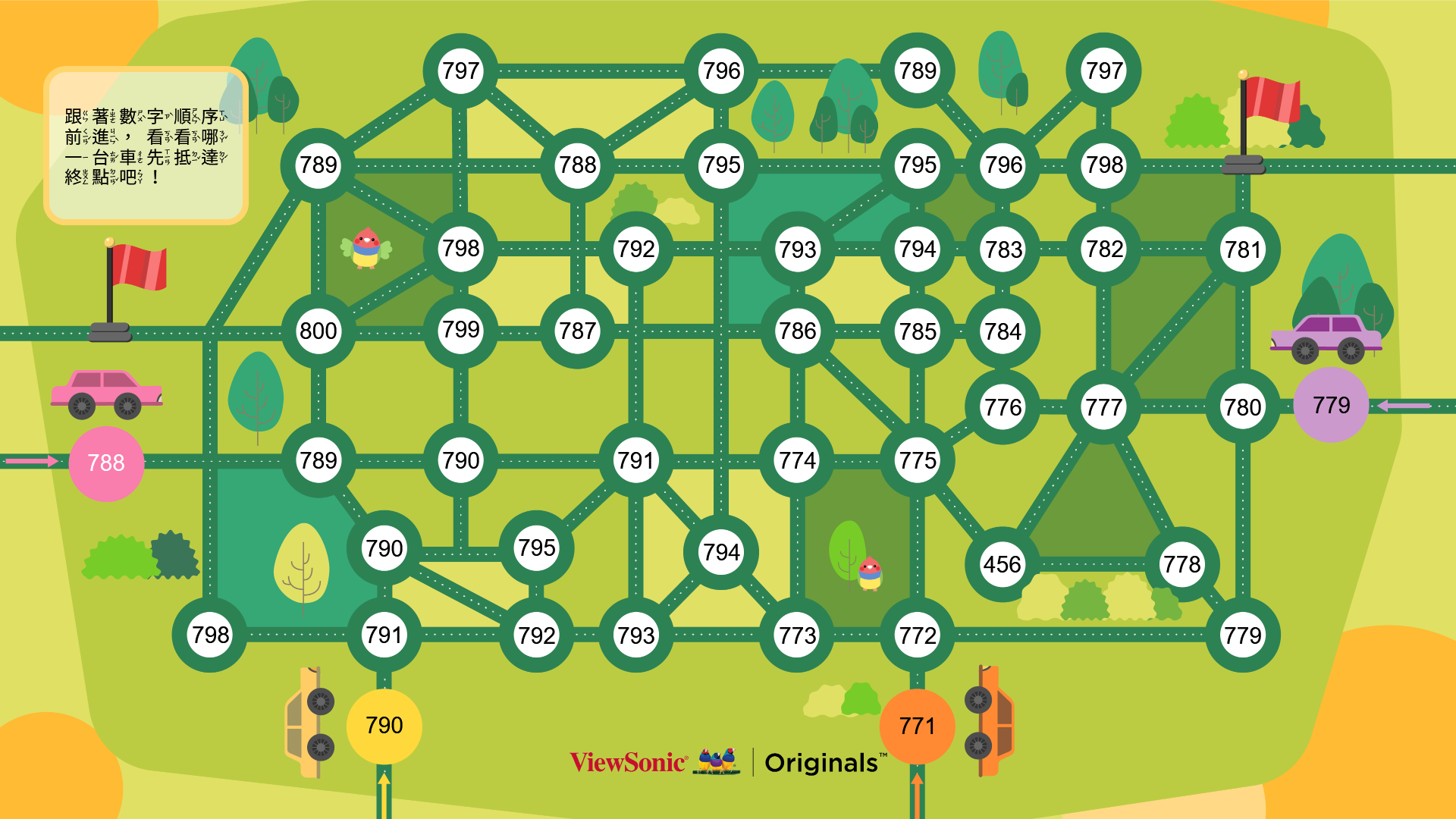Select the pink 788 starting circle

pos(106,463)
